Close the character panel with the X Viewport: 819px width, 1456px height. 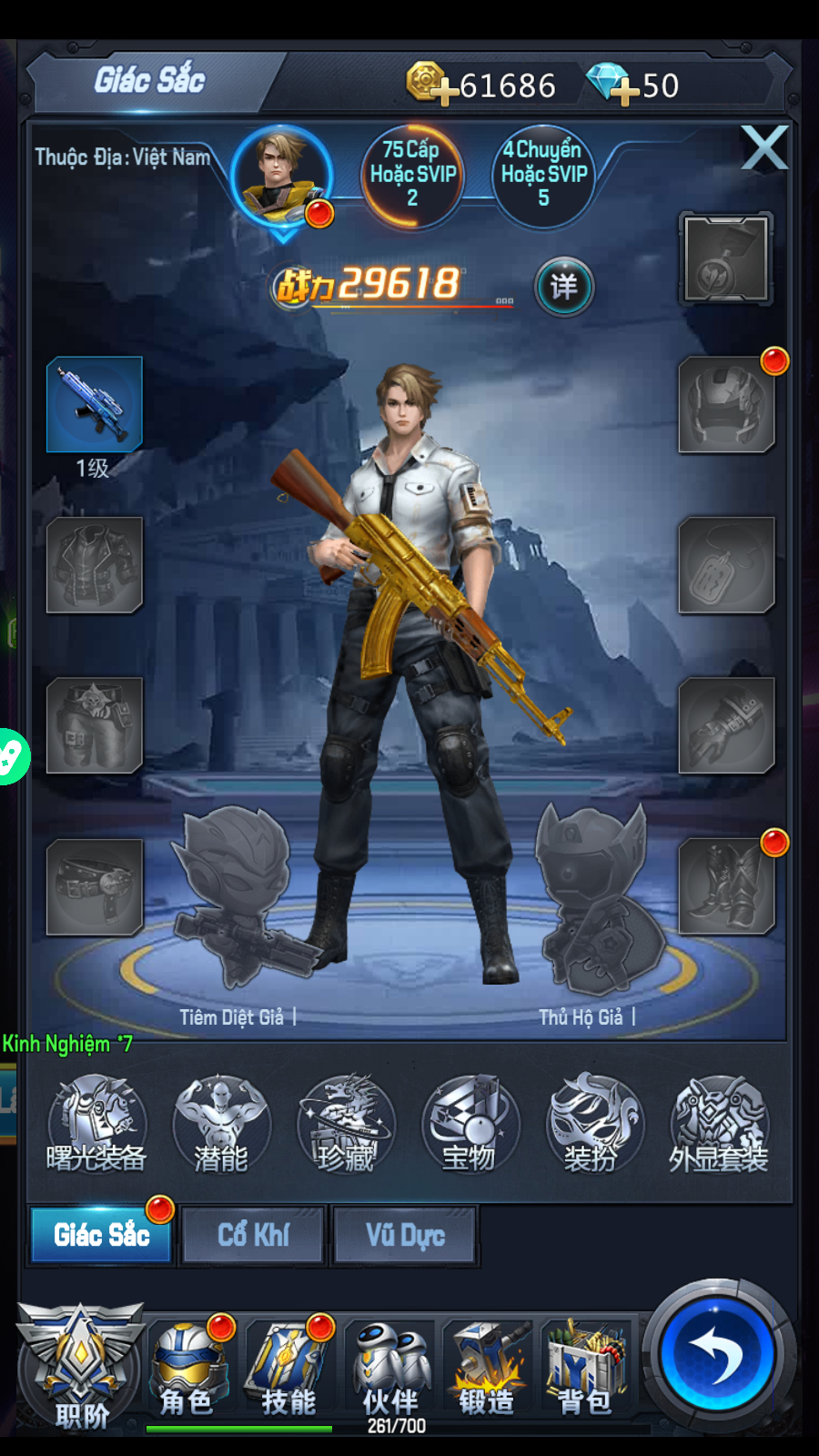763,148
